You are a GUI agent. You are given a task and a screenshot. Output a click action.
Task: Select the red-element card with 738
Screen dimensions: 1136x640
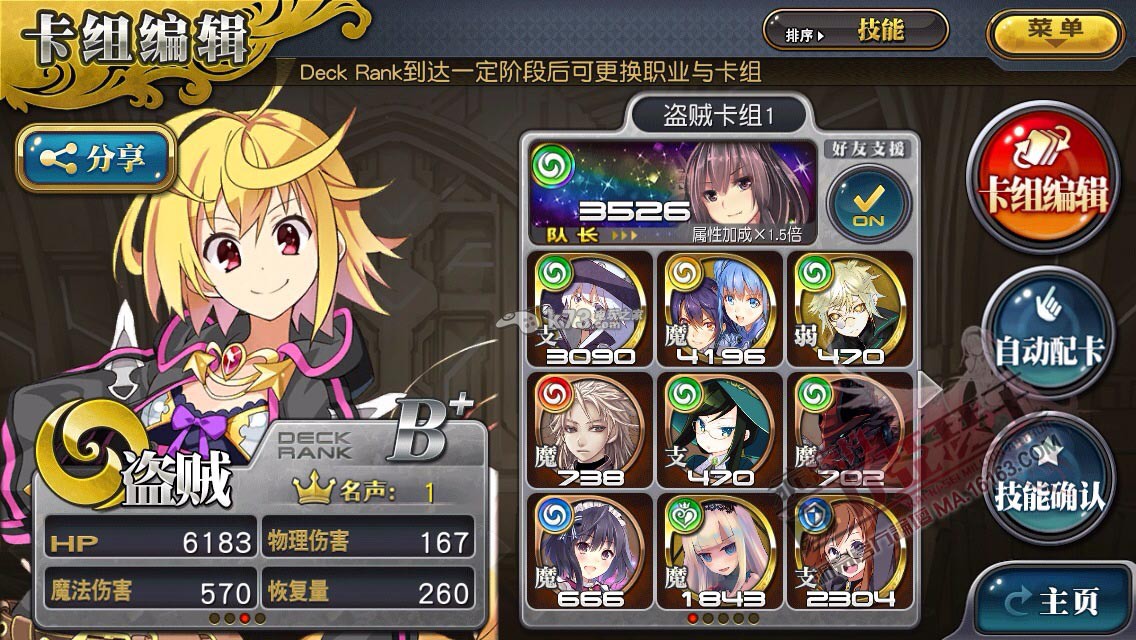591,430
